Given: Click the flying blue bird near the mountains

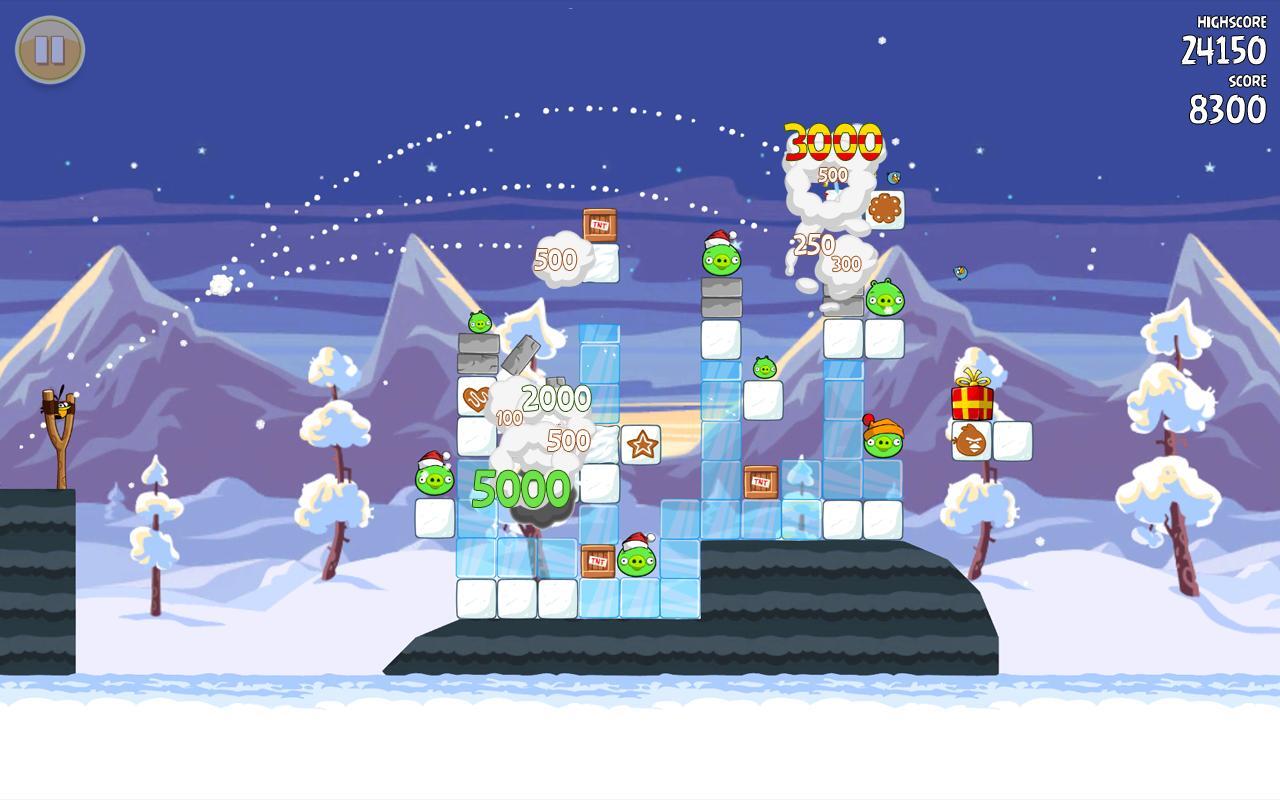Looking at the screenshot, I should tap(959, 270).
